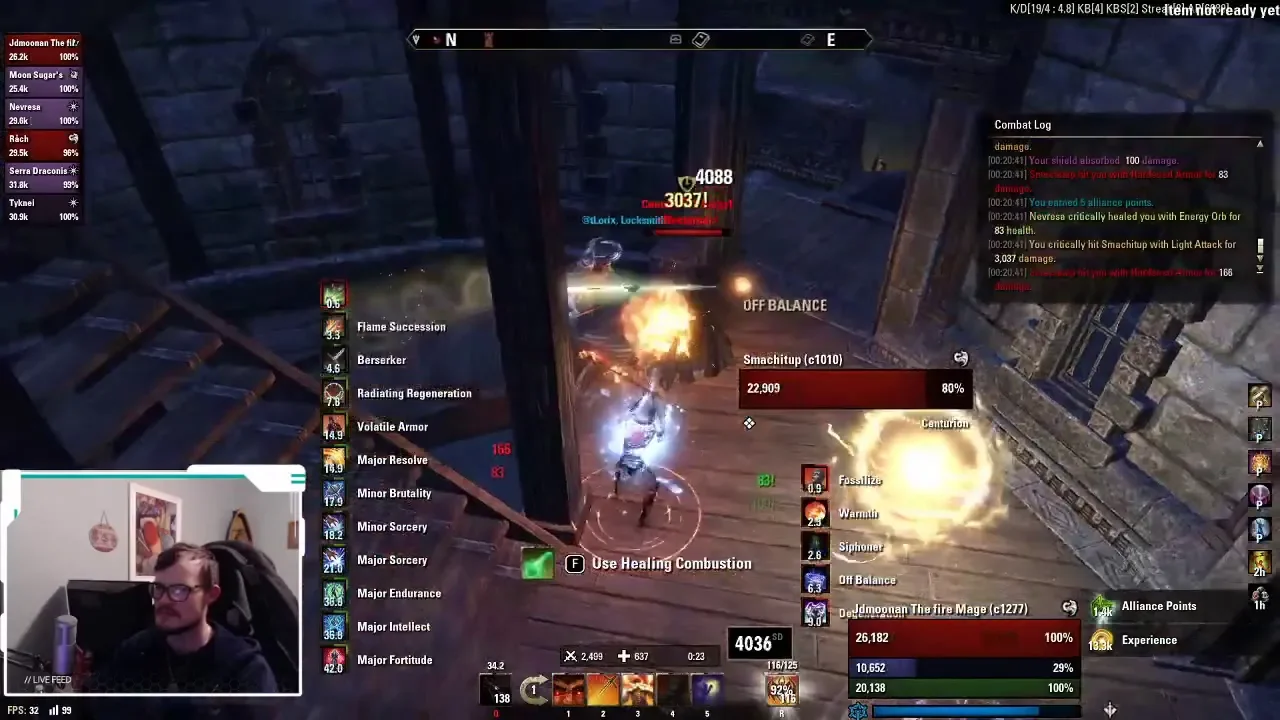Cast the orange slash ability
Image resolution: width=1280 pixels, height=720 pixels.
[x=602, y=689]
